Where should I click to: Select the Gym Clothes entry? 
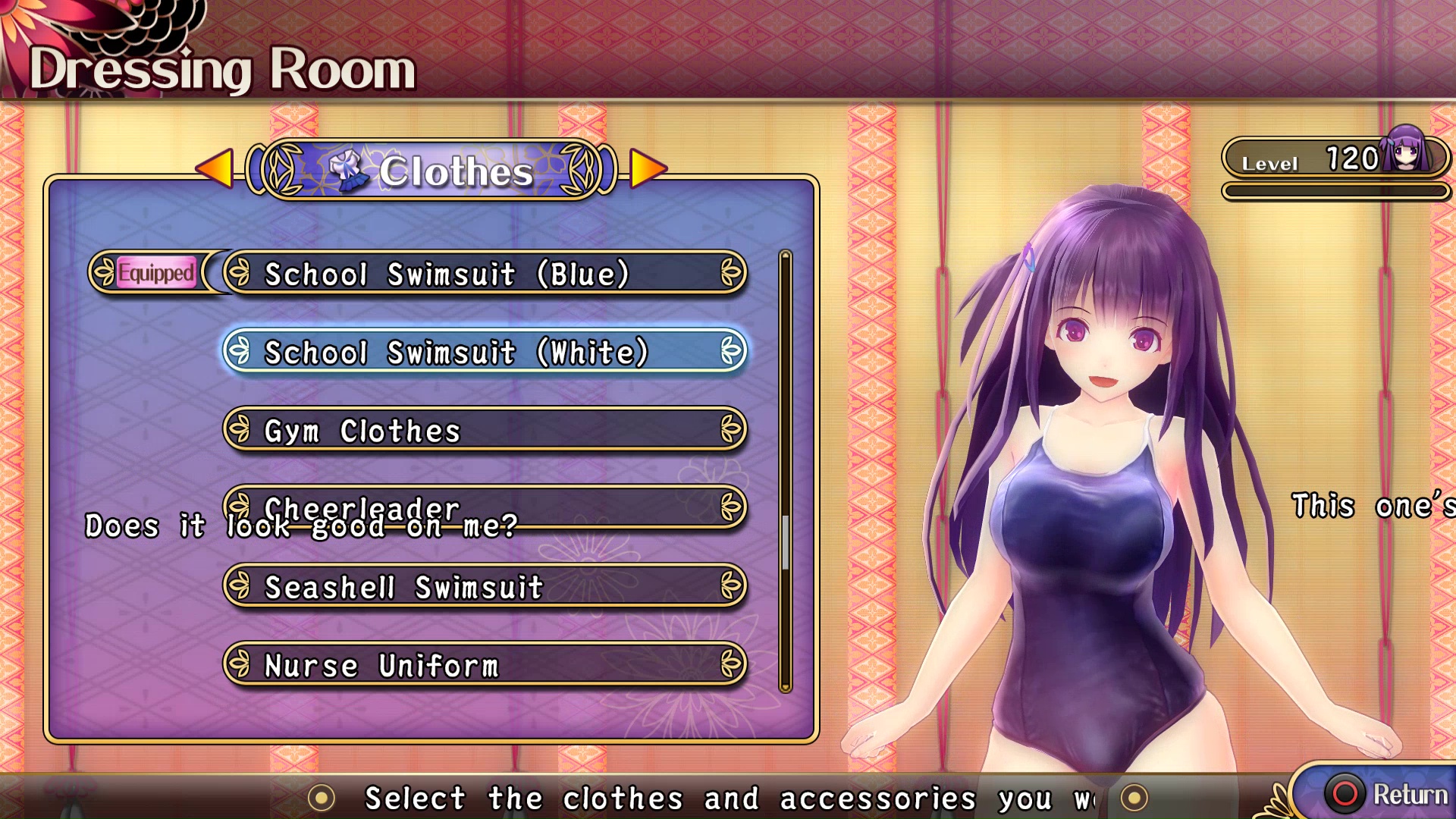click(x=483, y=431)
